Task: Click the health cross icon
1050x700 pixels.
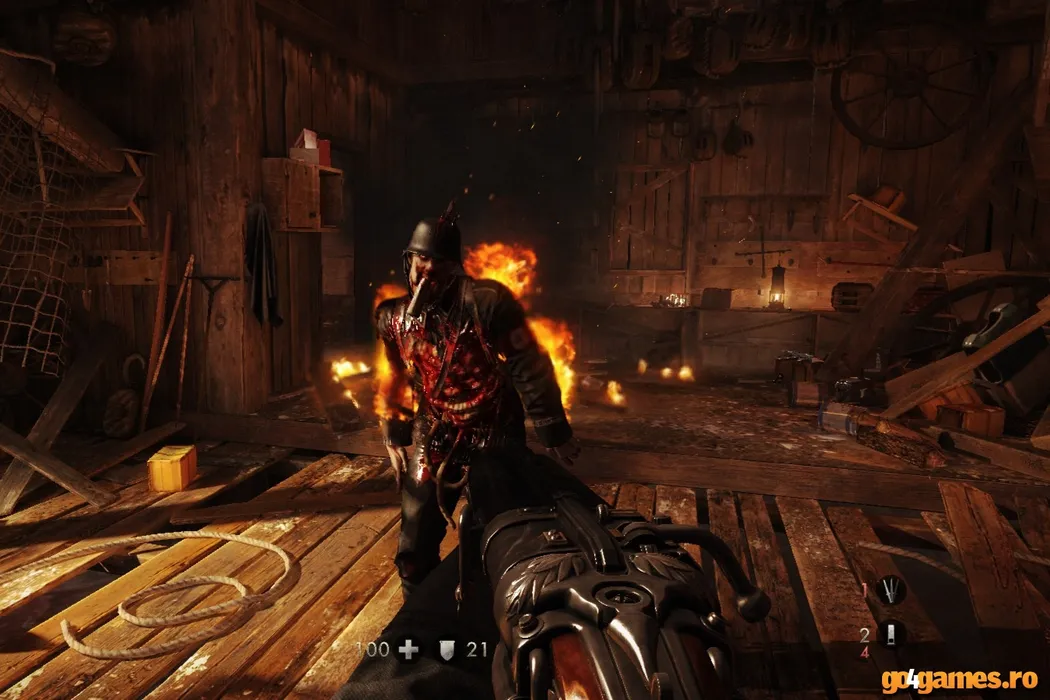Action: click(x=406, y=649)
